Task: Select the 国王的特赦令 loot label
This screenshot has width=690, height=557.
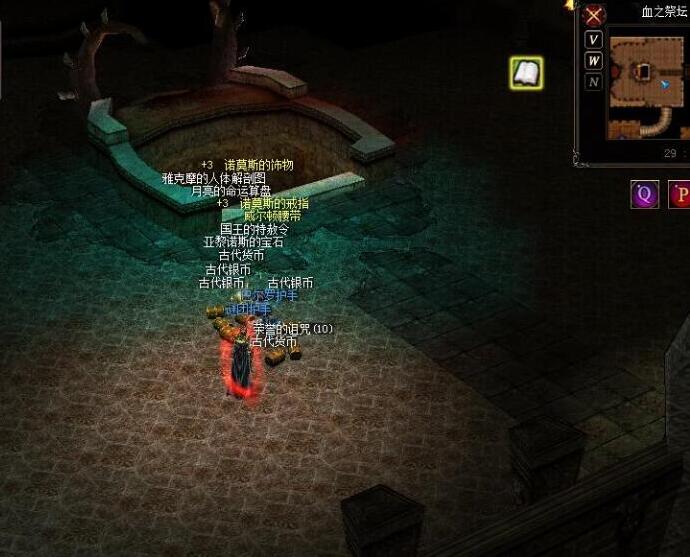Action: [x=254, y=229]
